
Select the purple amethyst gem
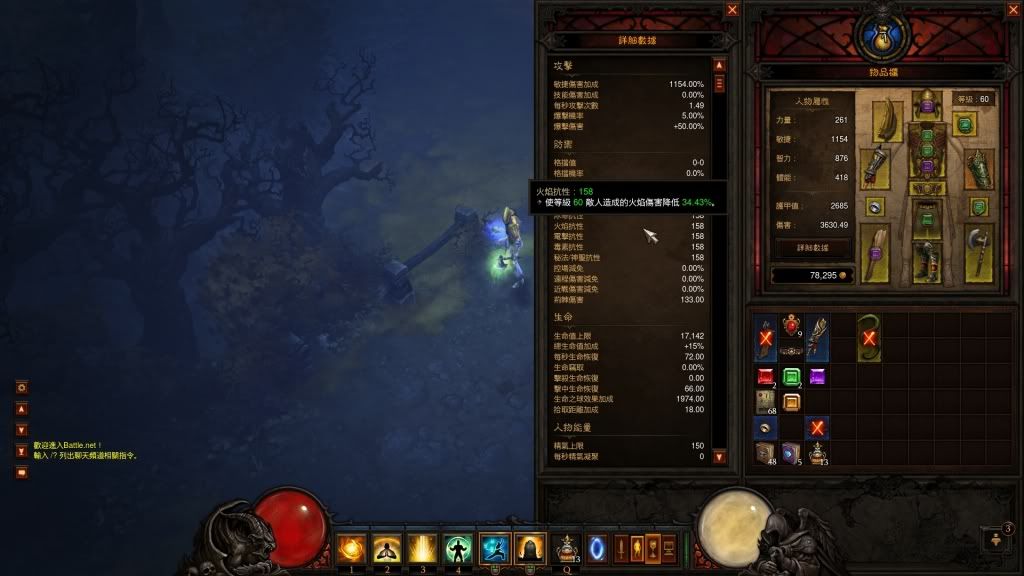[817, 377]
